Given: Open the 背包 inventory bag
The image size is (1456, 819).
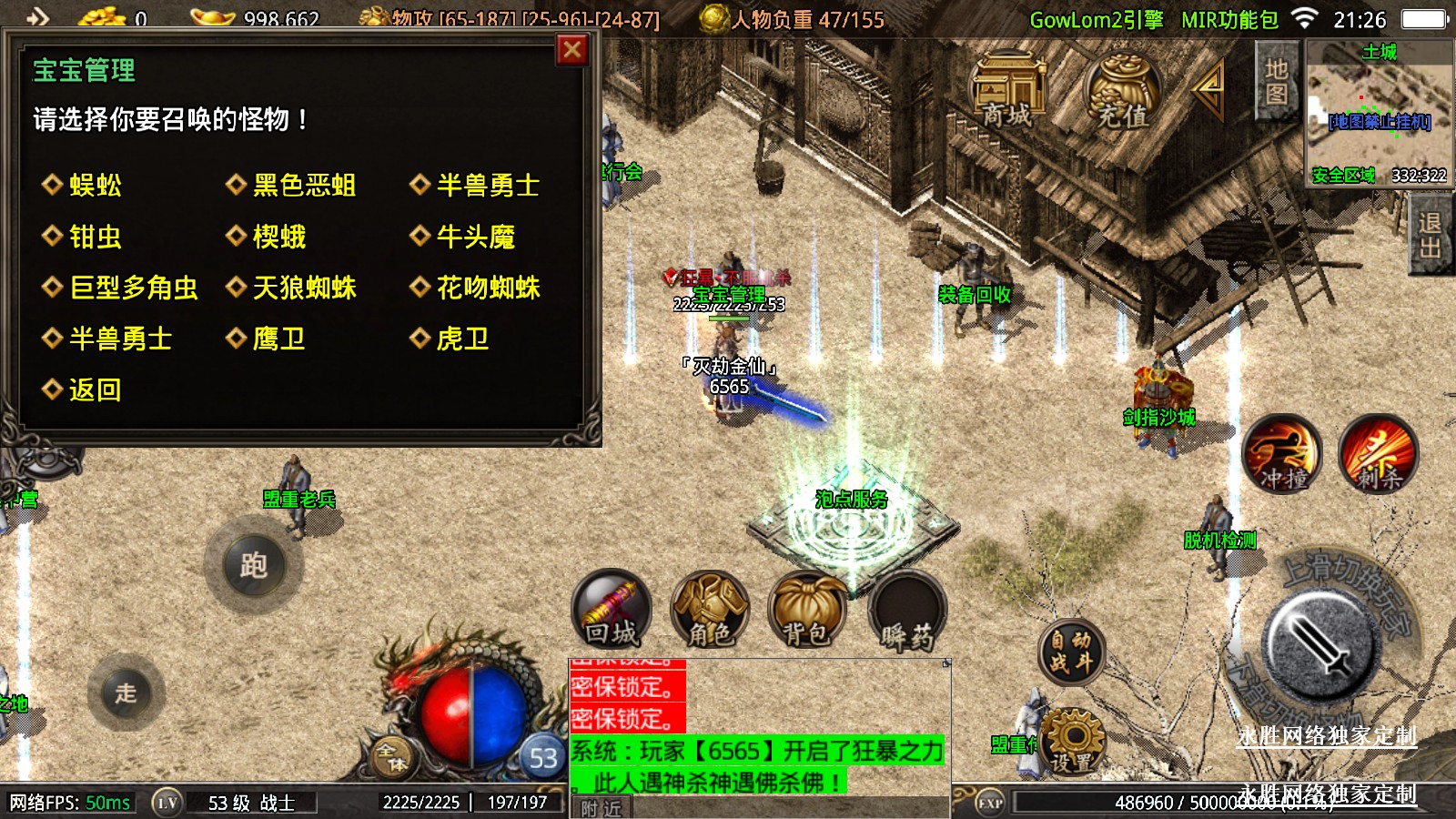Looking at the screenshot, I should click(x=807, y=610).
